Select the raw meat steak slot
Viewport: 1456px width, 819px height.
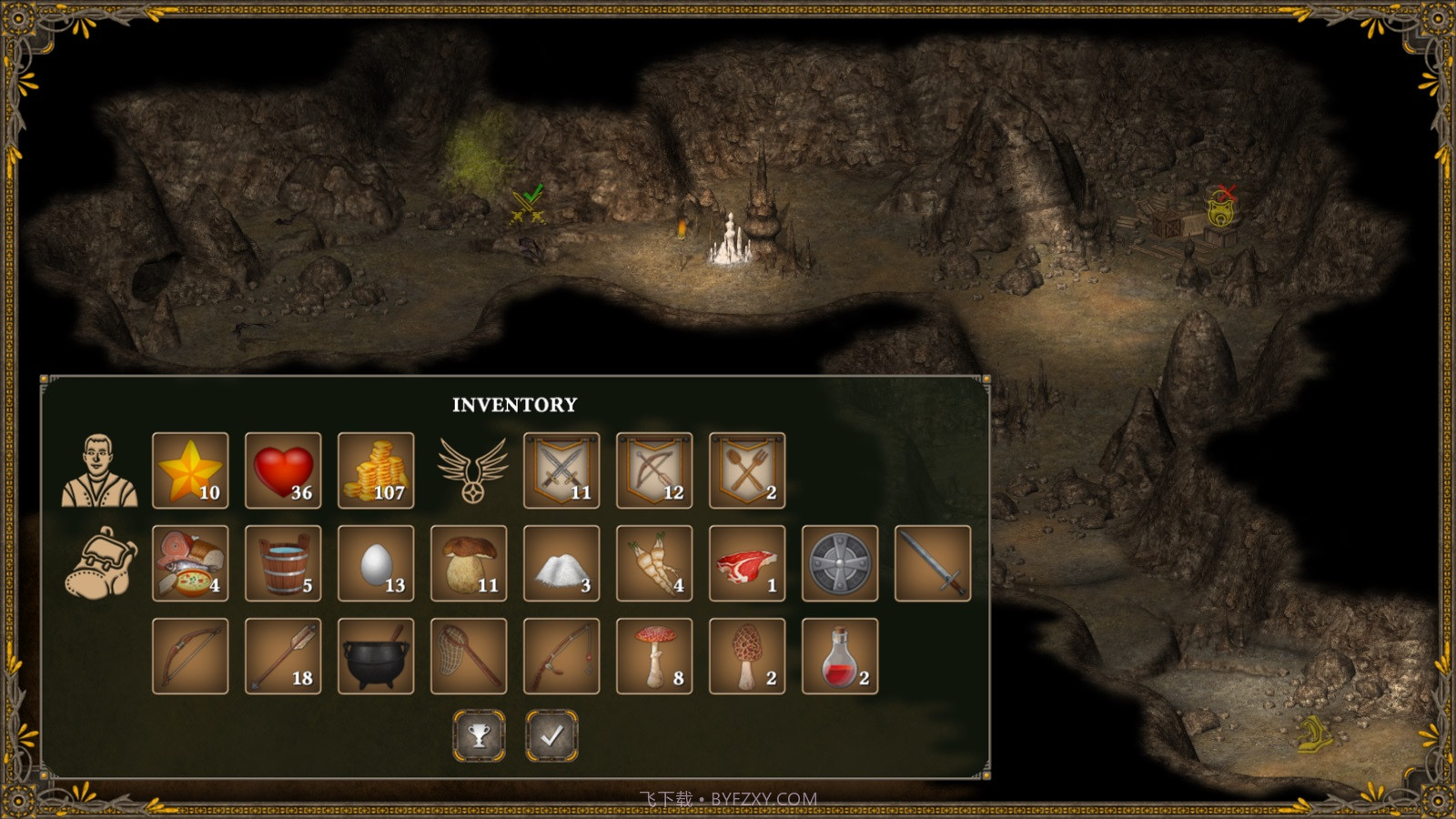(x=747, y=563)
